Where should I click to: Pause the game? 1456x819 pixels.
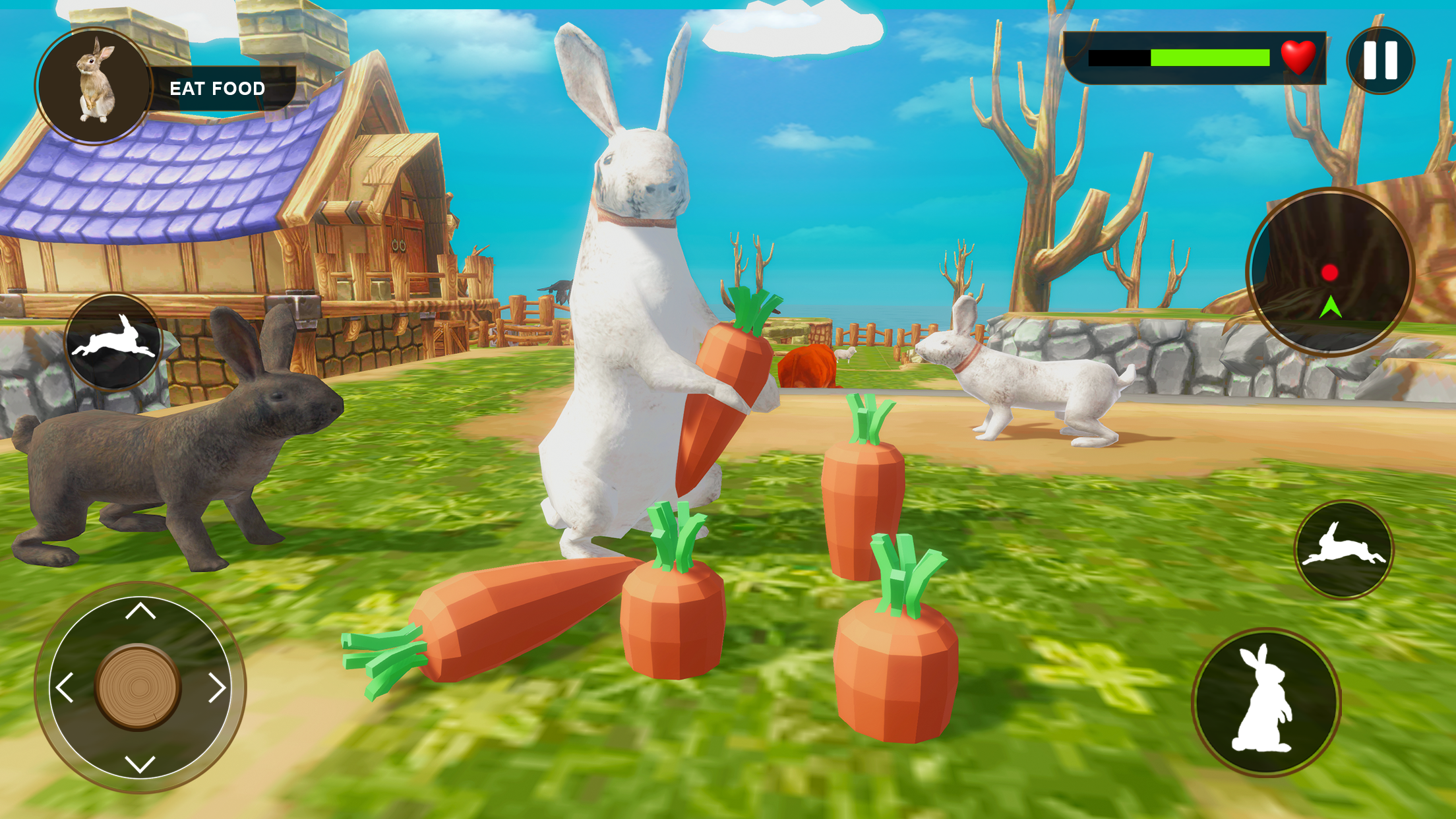pyautogui.click(x=1382, y=61)
